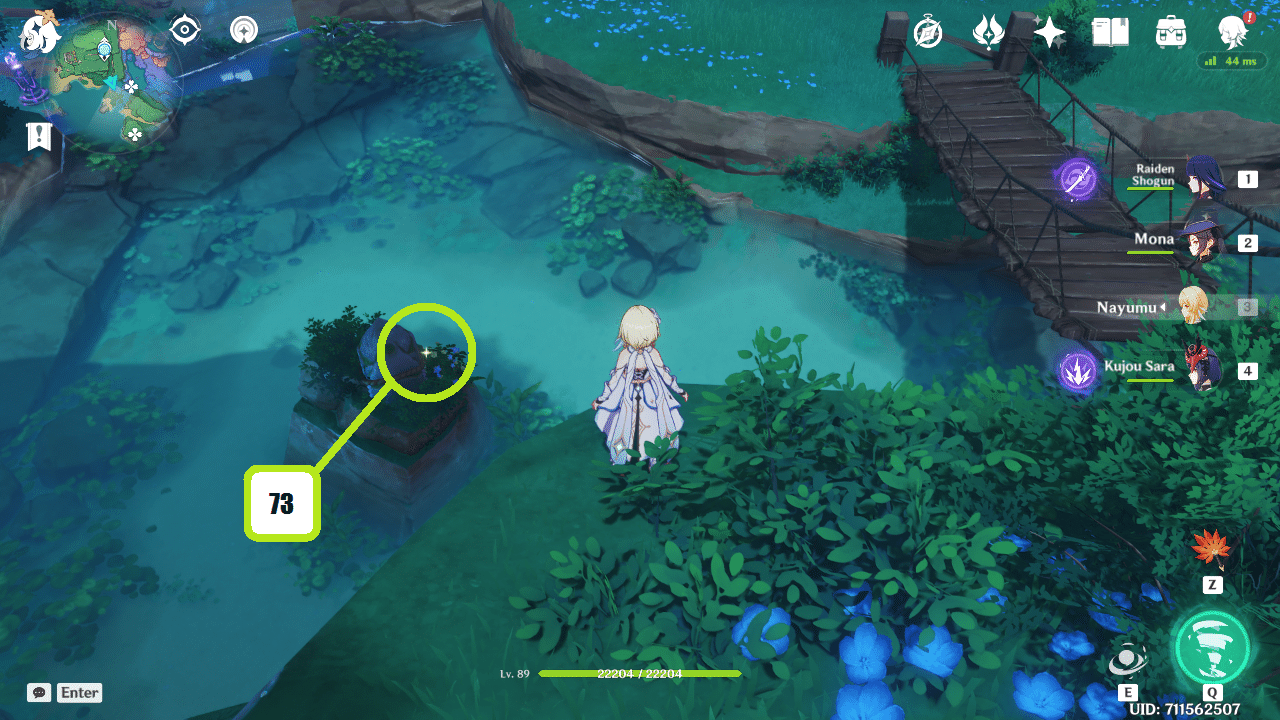Click the eye-shaped tracking icon beside the minimap

[182, 31]
